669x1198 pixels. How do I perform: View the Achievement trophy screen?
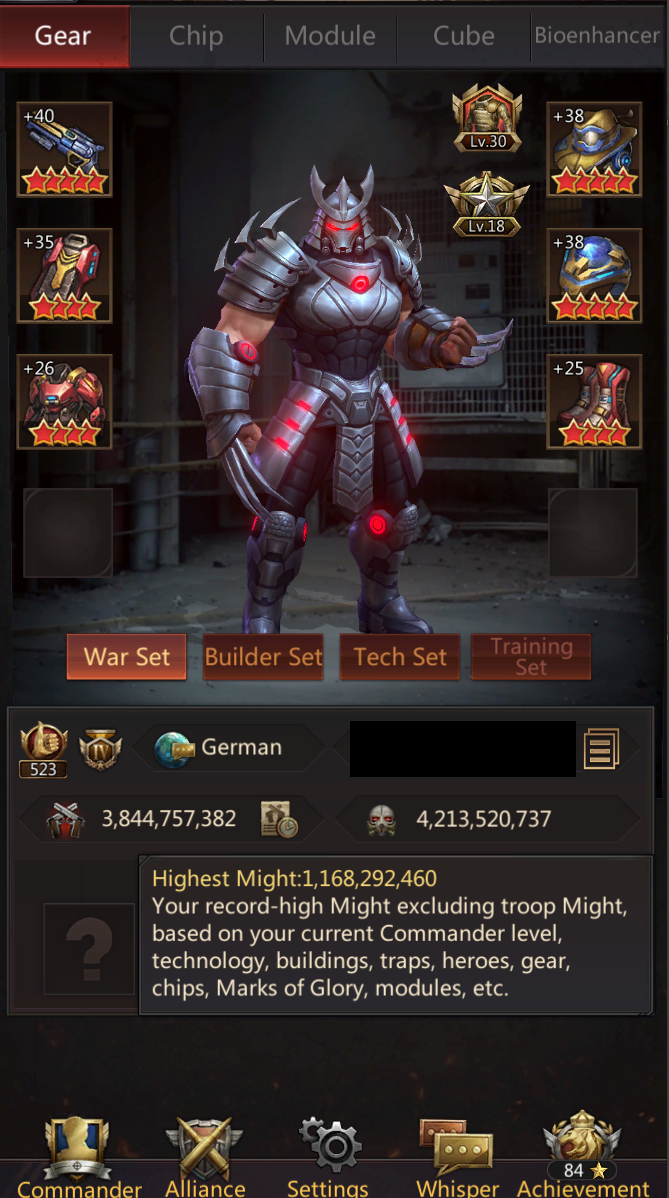click(583, 1155)
